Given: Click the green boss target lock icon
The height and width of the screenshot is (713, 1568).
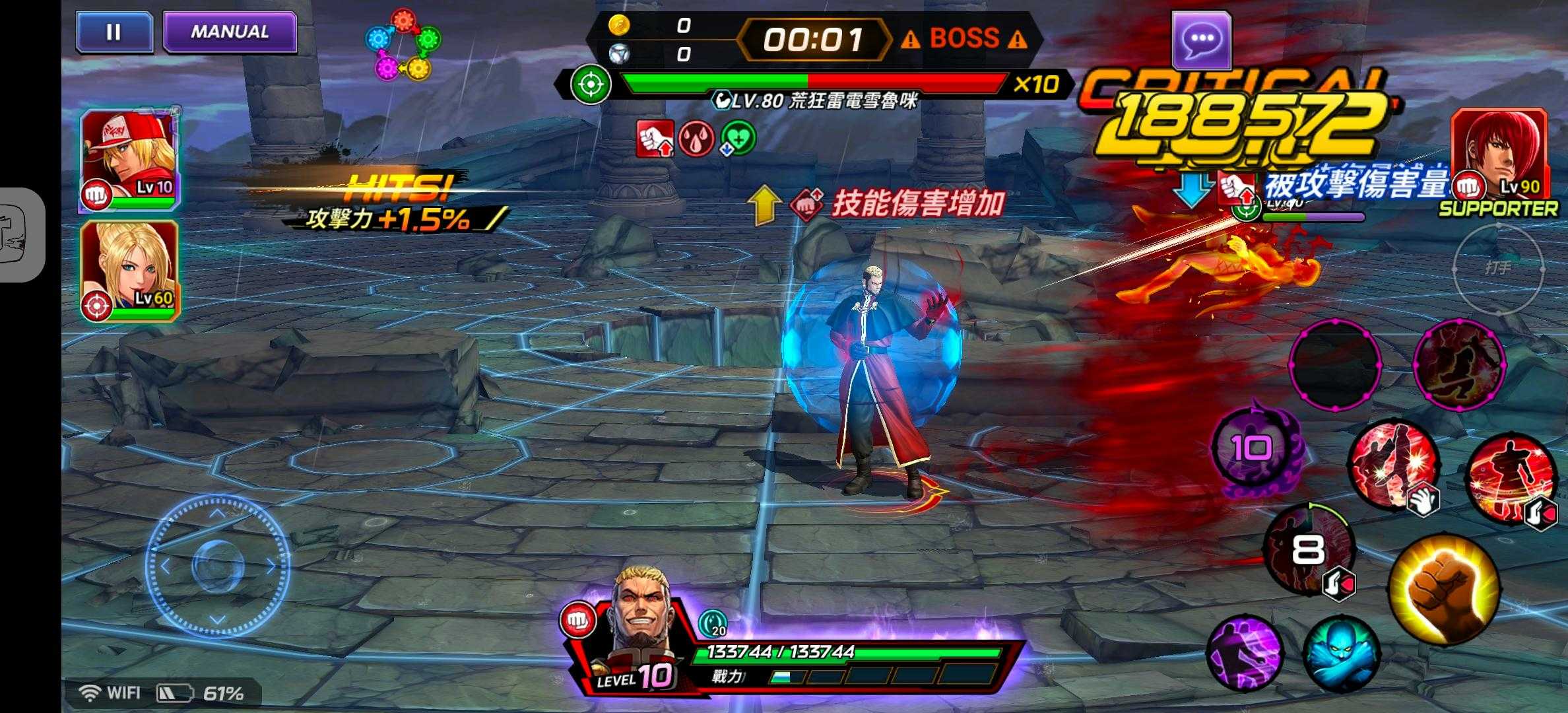Looking at the screenshot, I should click(590, 85).
